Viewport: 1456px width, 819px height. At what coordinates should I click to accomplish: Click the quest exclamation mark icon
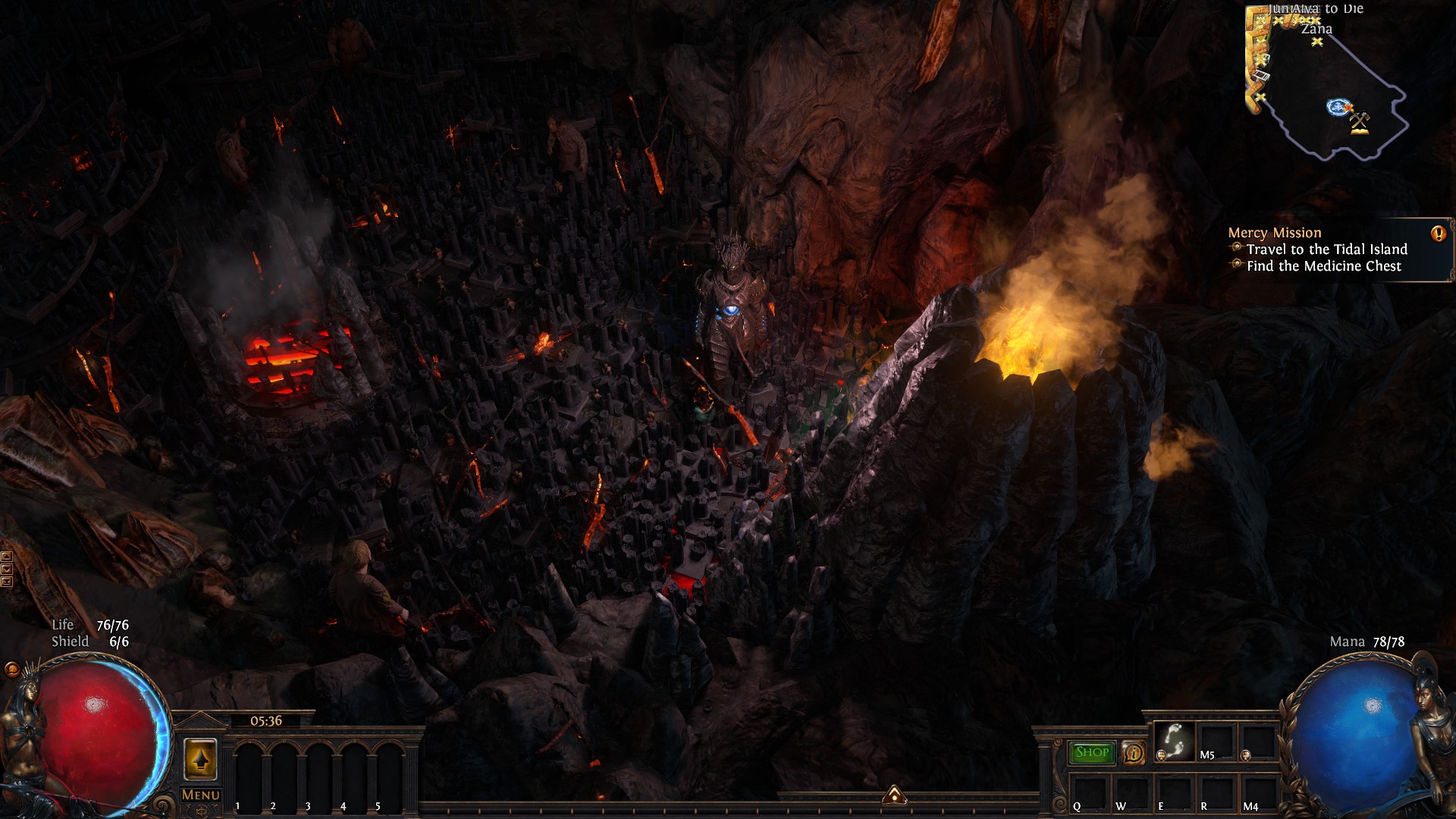click(1438, 234)
